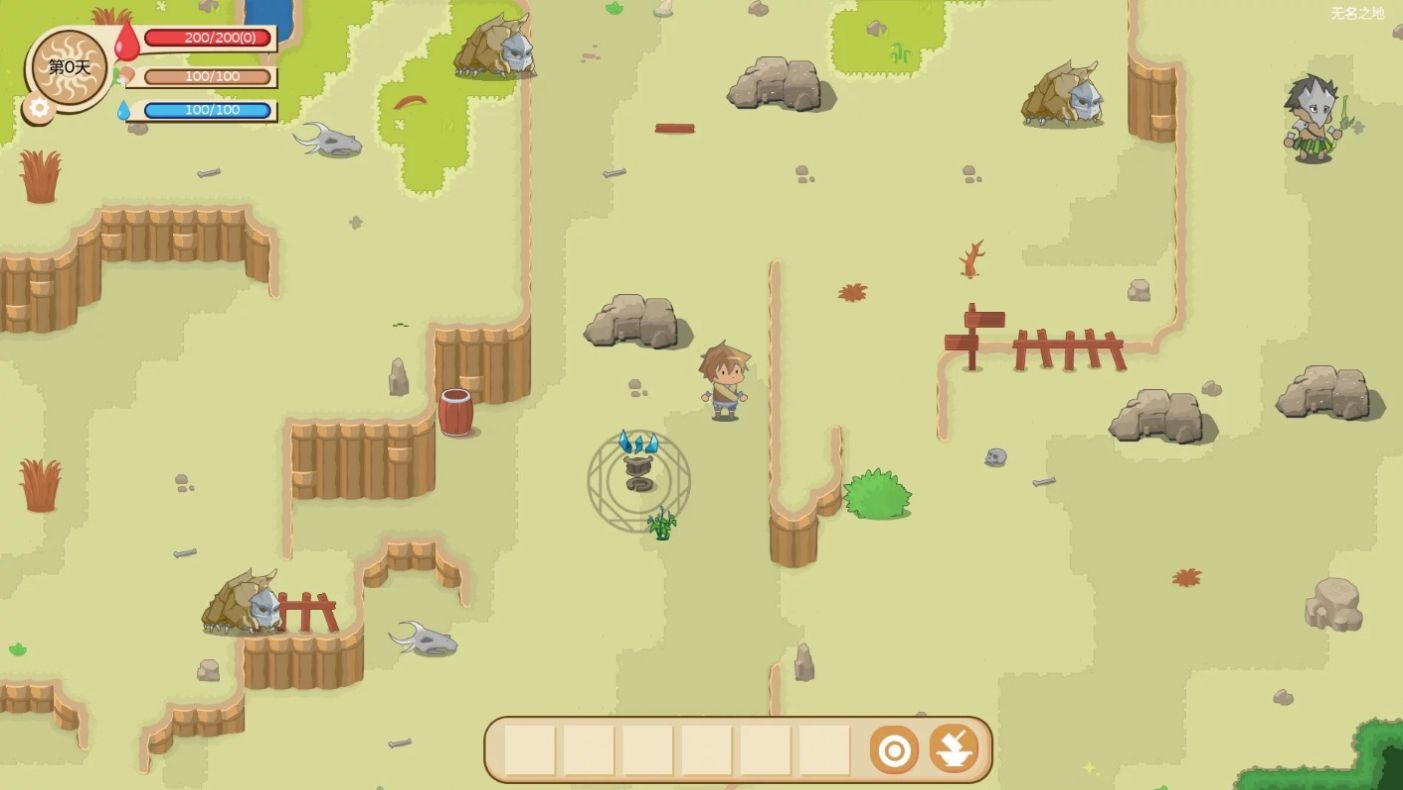Open the mortar and pestle crafting button
This screenshot has width=1403, height=790.
pyautogui.click(x=954, y=749)
